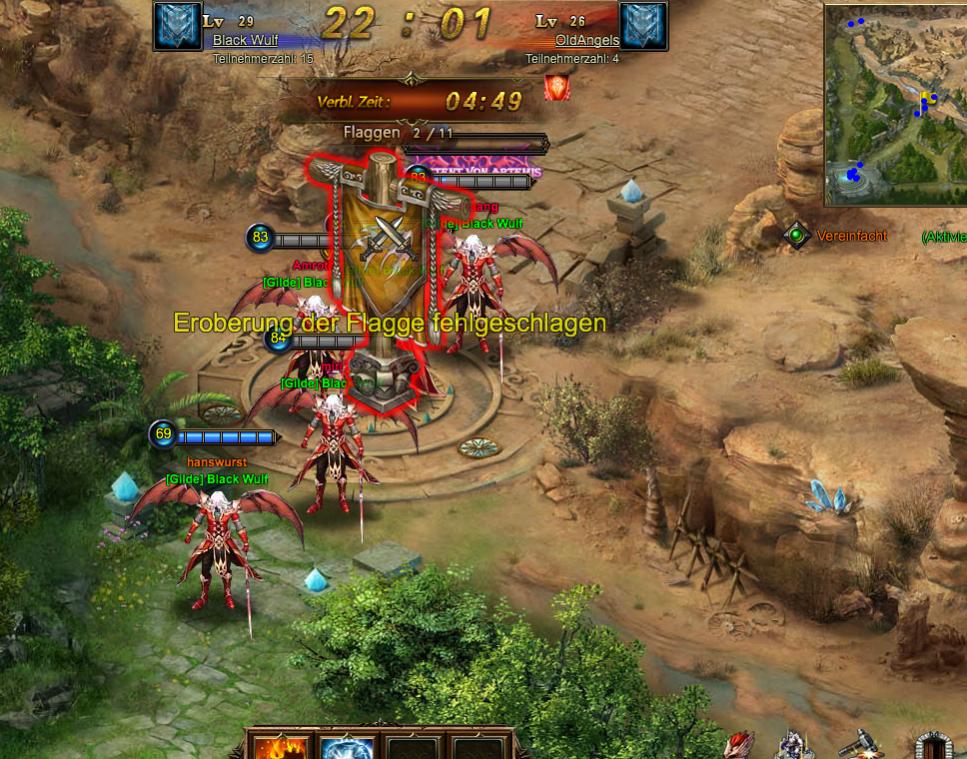This screenshot has height=759, width=967.
Task: Click the red feather icon
Action: click(x=738, y=745)
